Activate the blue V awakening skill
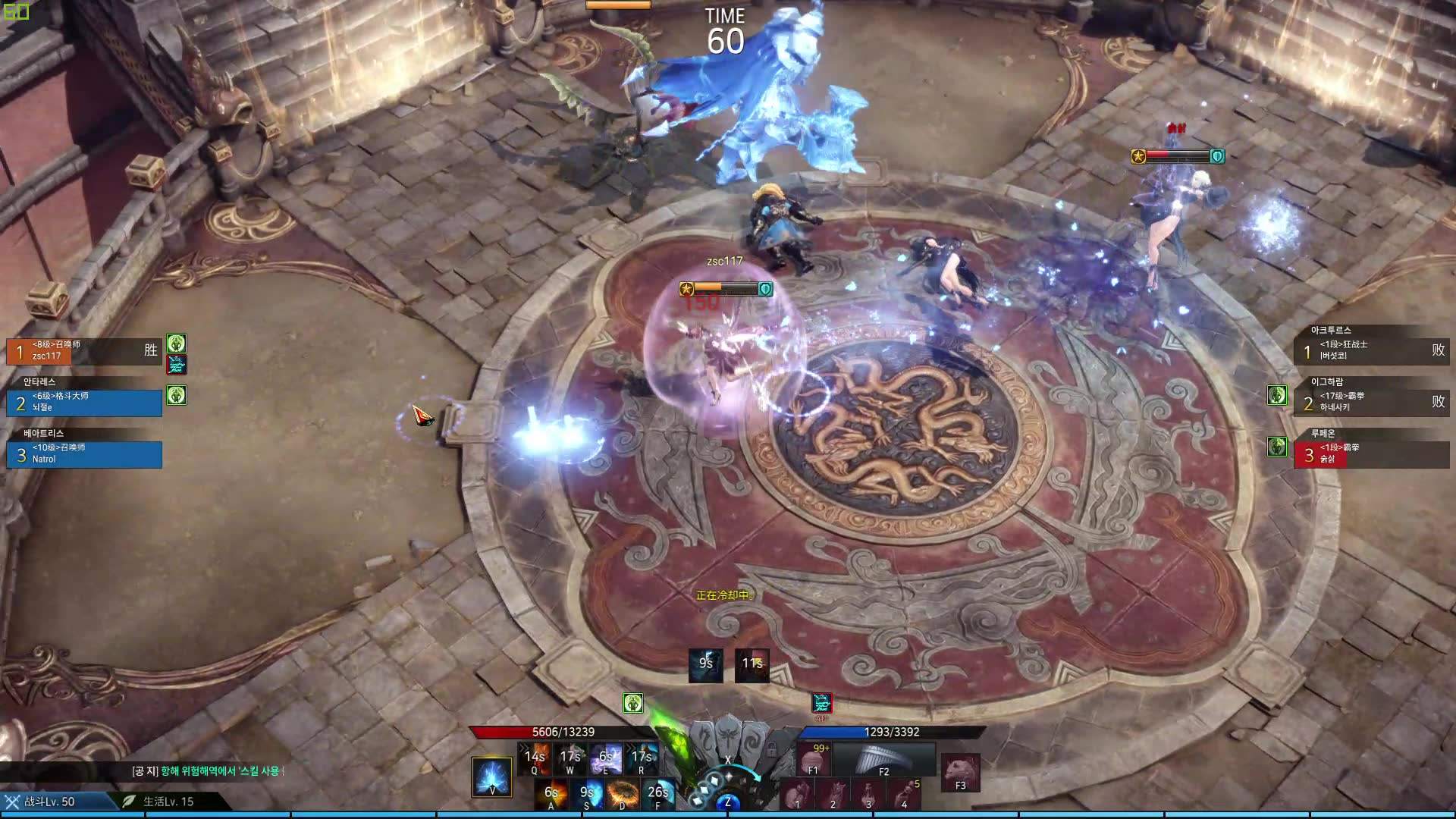 point(491,777)
